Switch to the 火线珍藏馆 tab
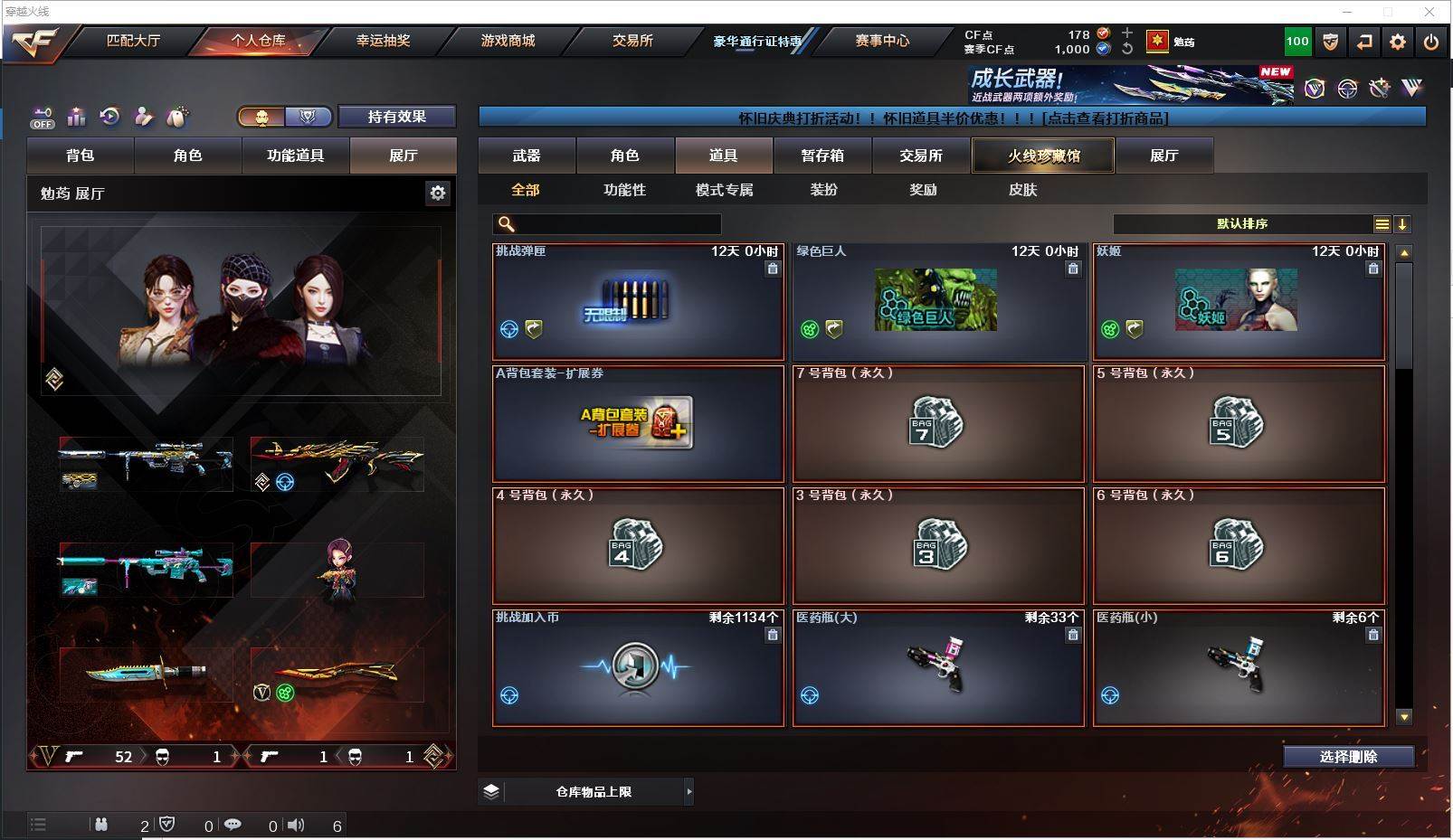Screen dimensions: 1453x840 [x=1043, y=156]
